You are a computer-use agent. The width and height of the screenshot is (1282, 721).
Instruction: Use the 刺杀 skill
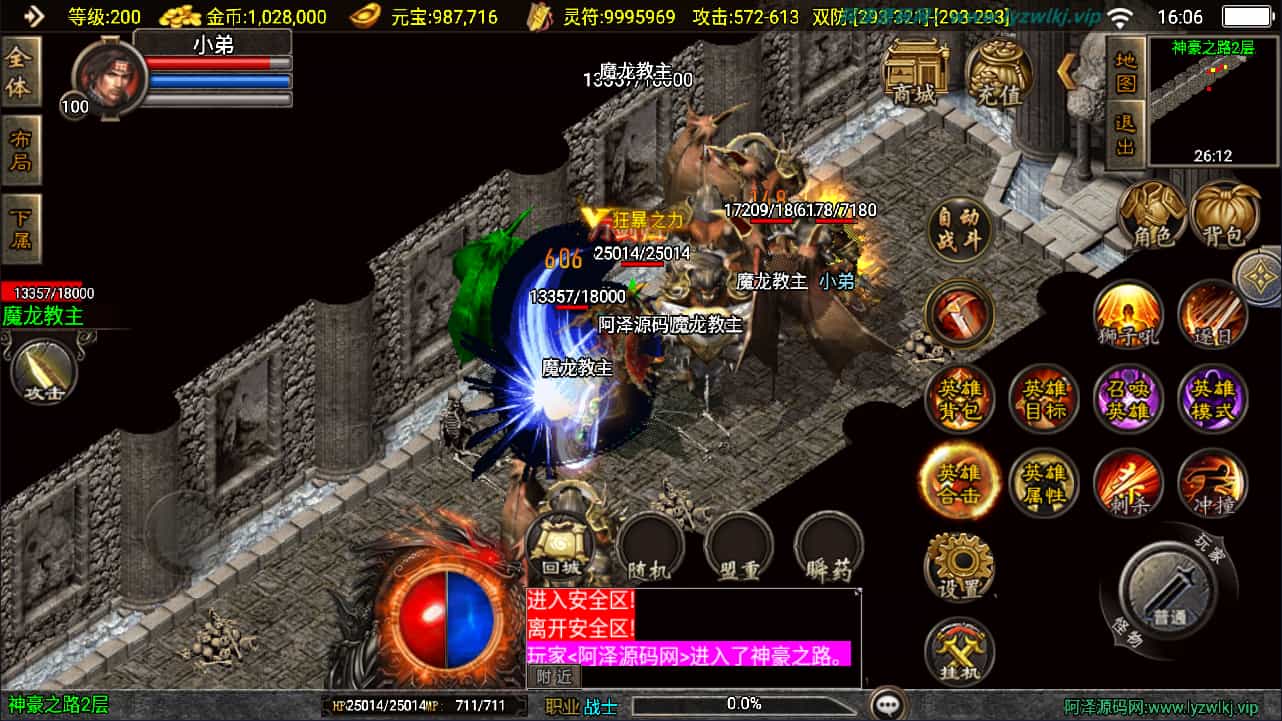[1128, 484]
